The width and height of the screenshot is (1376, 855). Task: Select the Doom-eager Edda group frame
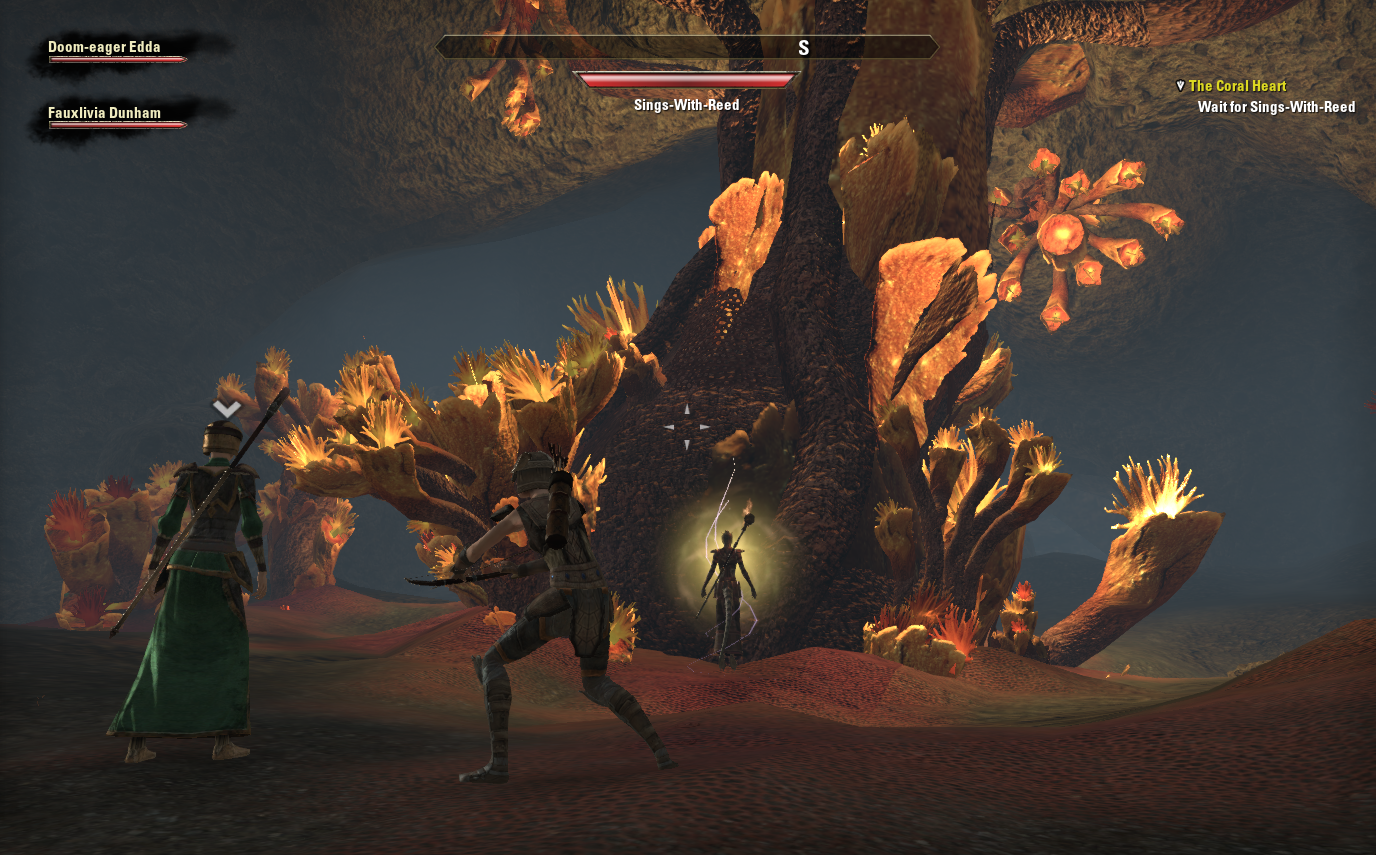click(x=117, y=52)
